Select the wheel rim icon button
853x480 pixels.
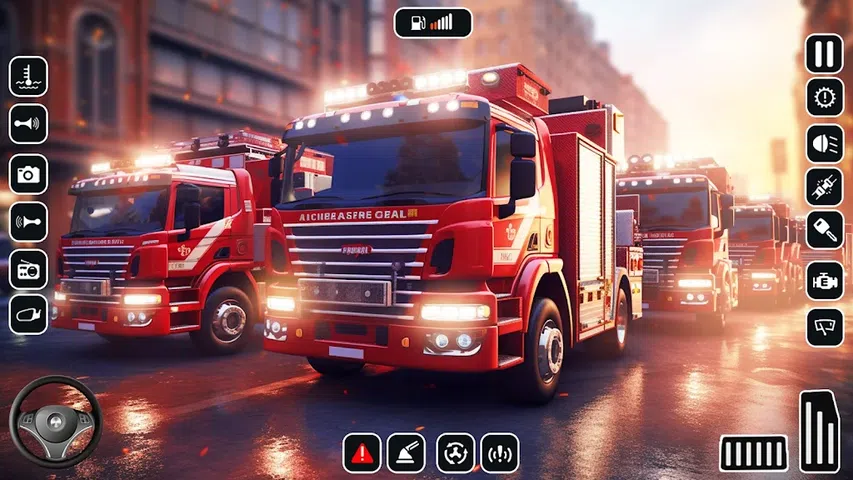coord(455,452)
